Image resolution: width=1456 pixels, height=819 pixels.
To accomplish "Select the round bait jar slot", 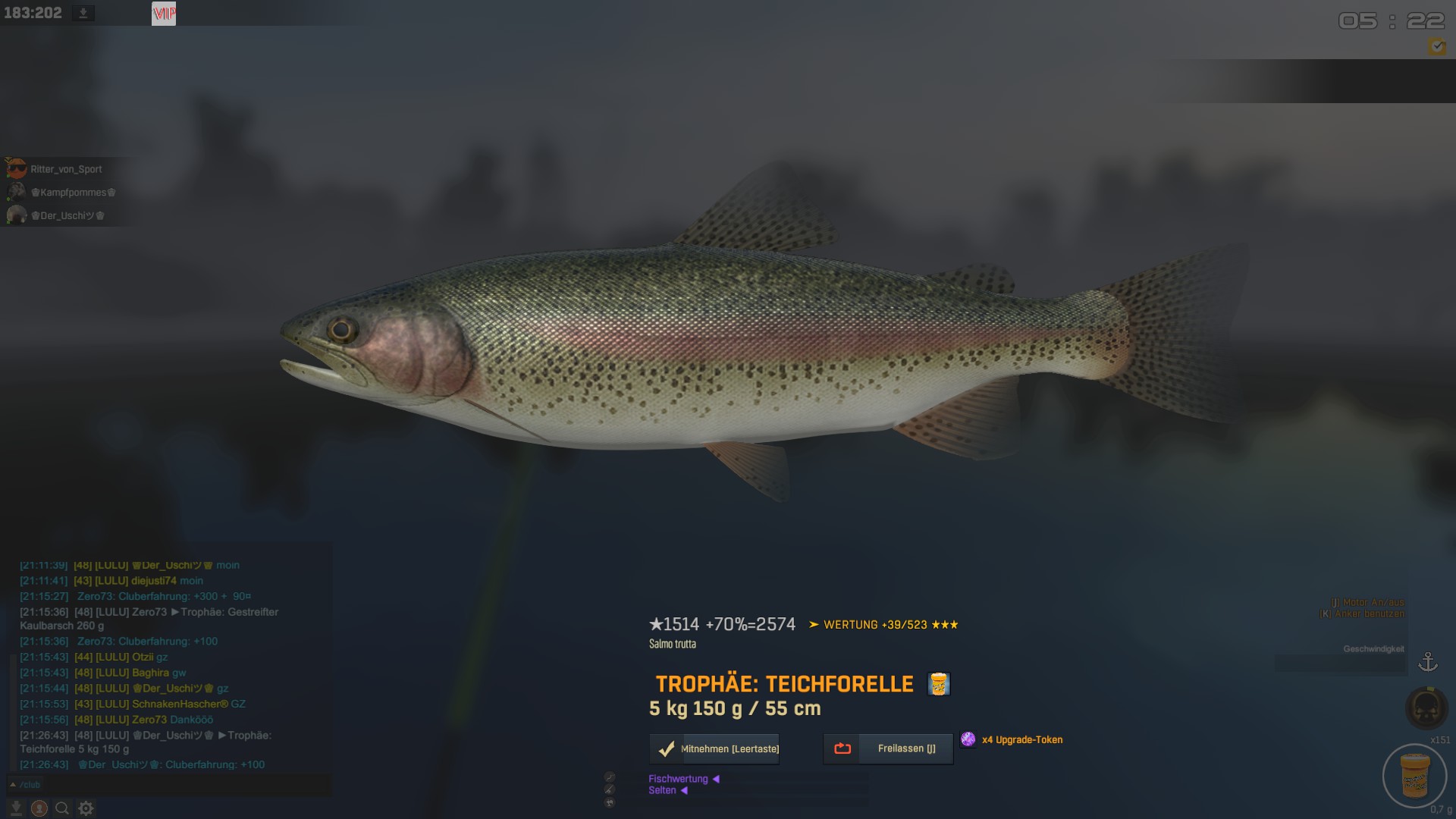I will (1414, 776).
